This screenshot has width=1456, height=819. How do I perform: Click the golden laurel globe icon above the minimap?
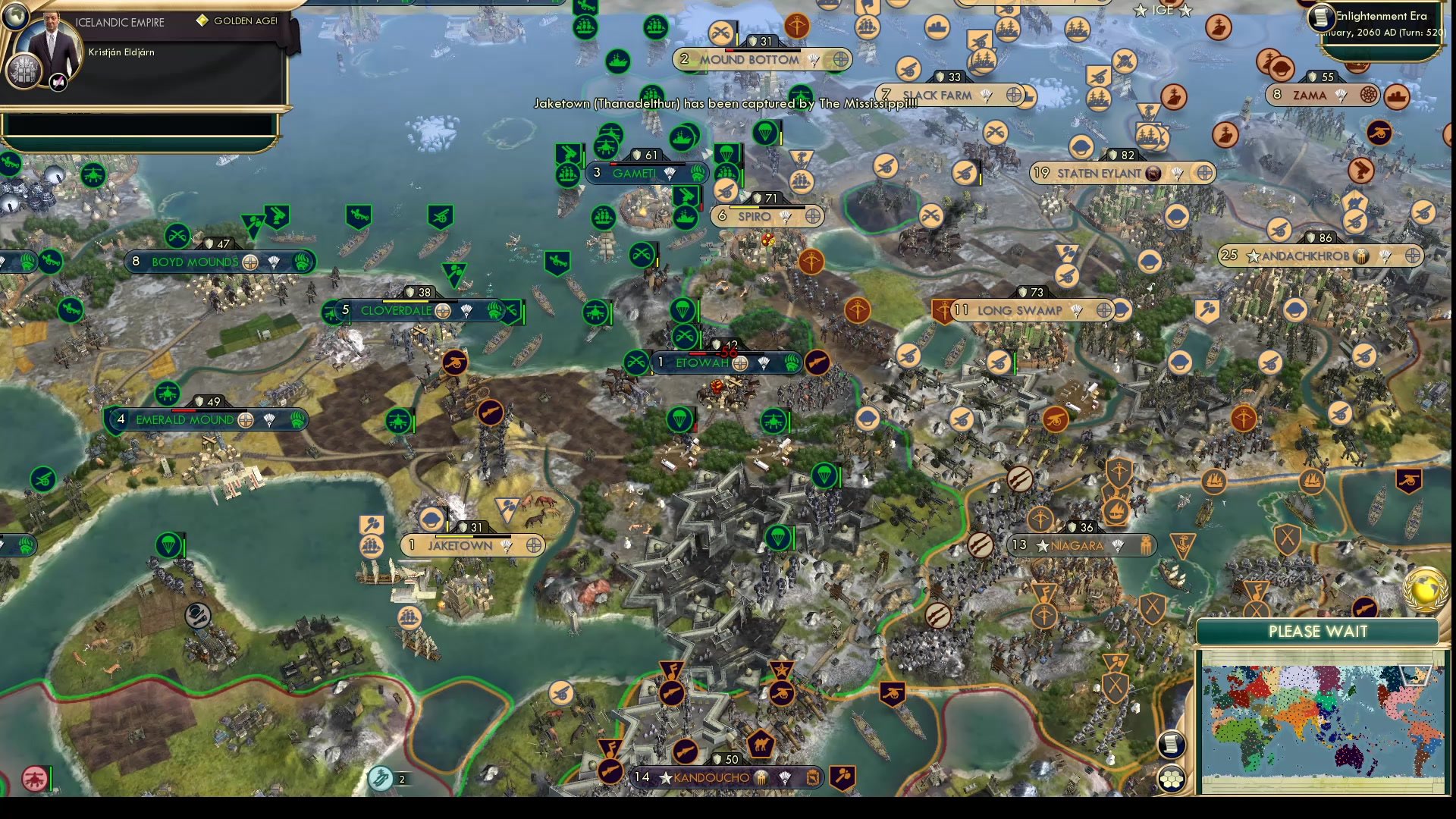(1424, 590)
